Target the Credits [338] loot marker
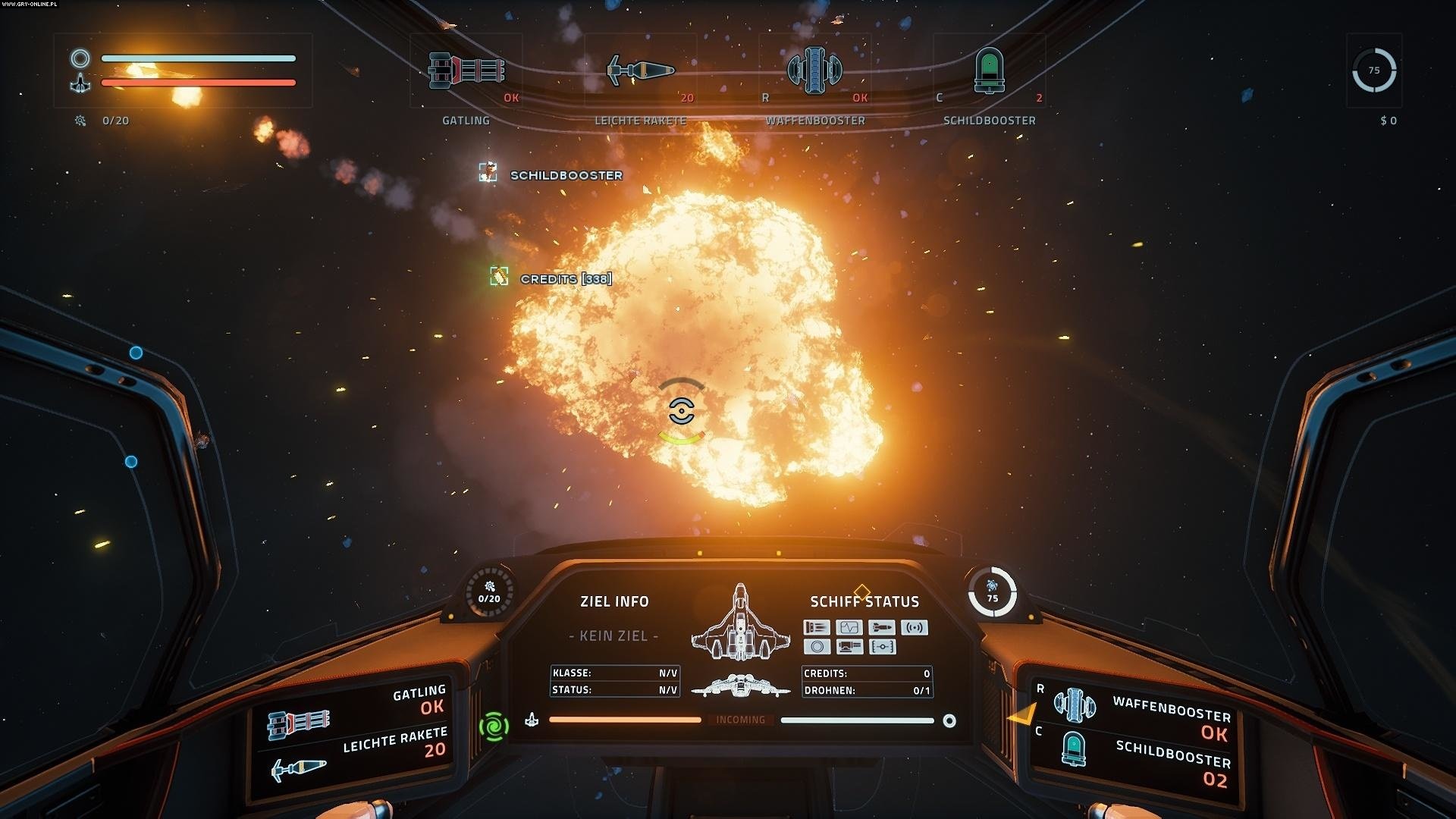This screenshot has width=1456, height=819. [x=499, y=277]
